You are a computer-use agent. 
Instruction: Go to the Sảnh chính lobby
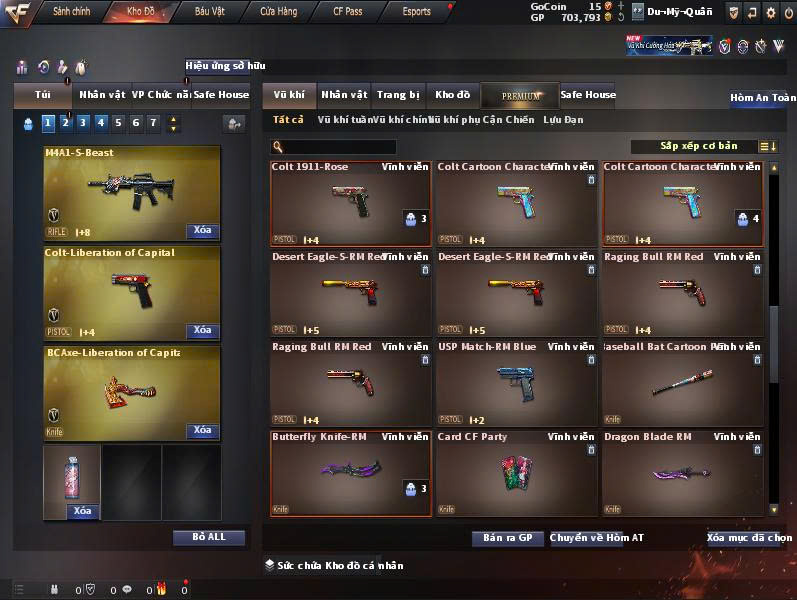(x=71, y=12)
